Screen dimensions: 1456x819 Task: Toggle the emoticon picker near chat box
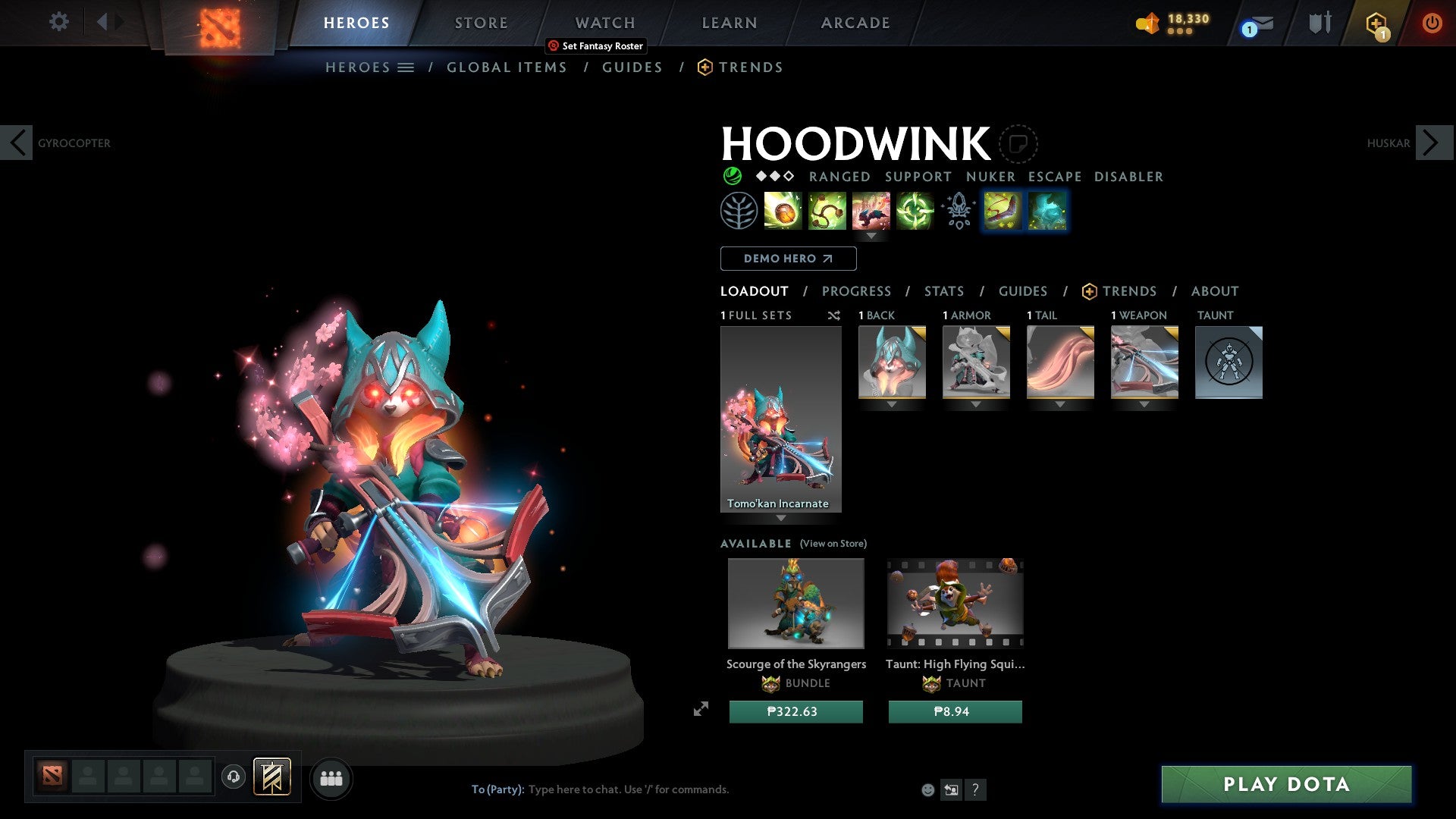point(928,789)
